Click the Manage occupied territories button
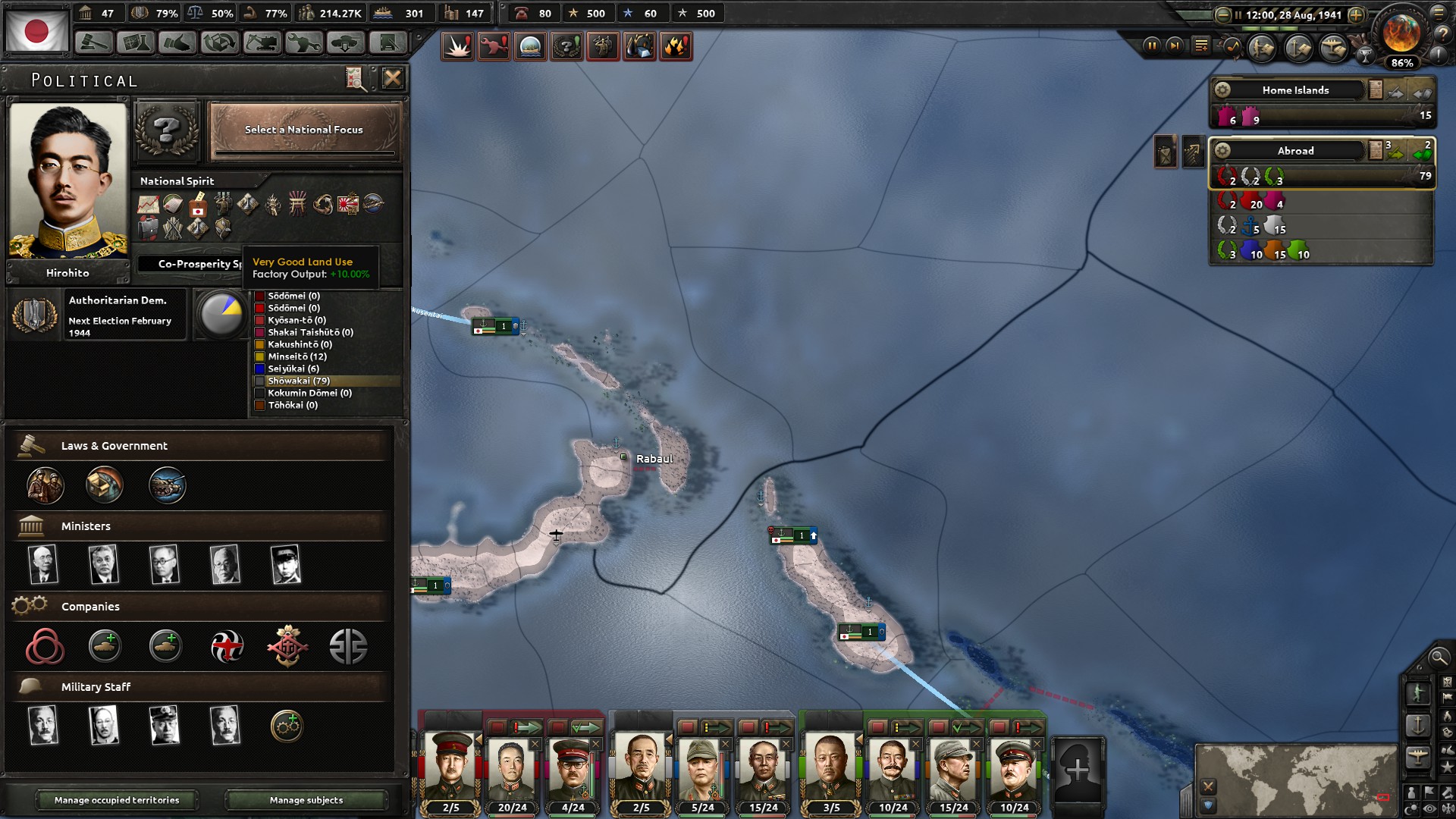 click(x=118, y=800)
